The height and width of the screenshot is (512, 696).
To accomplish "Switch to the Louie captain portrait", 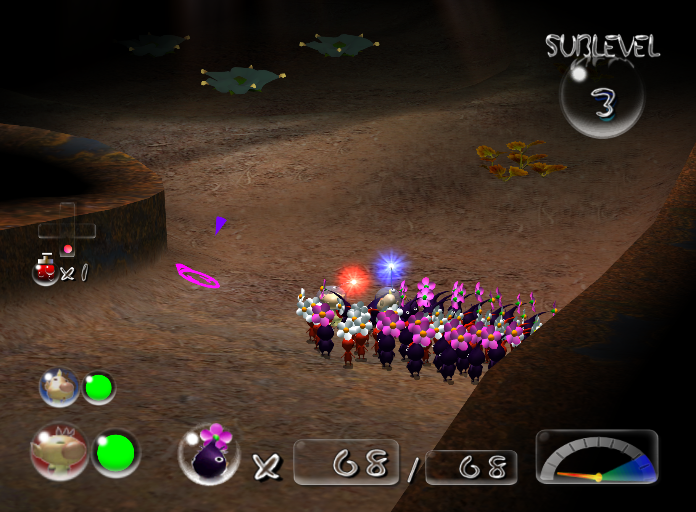I will click(x=59, y=387).
